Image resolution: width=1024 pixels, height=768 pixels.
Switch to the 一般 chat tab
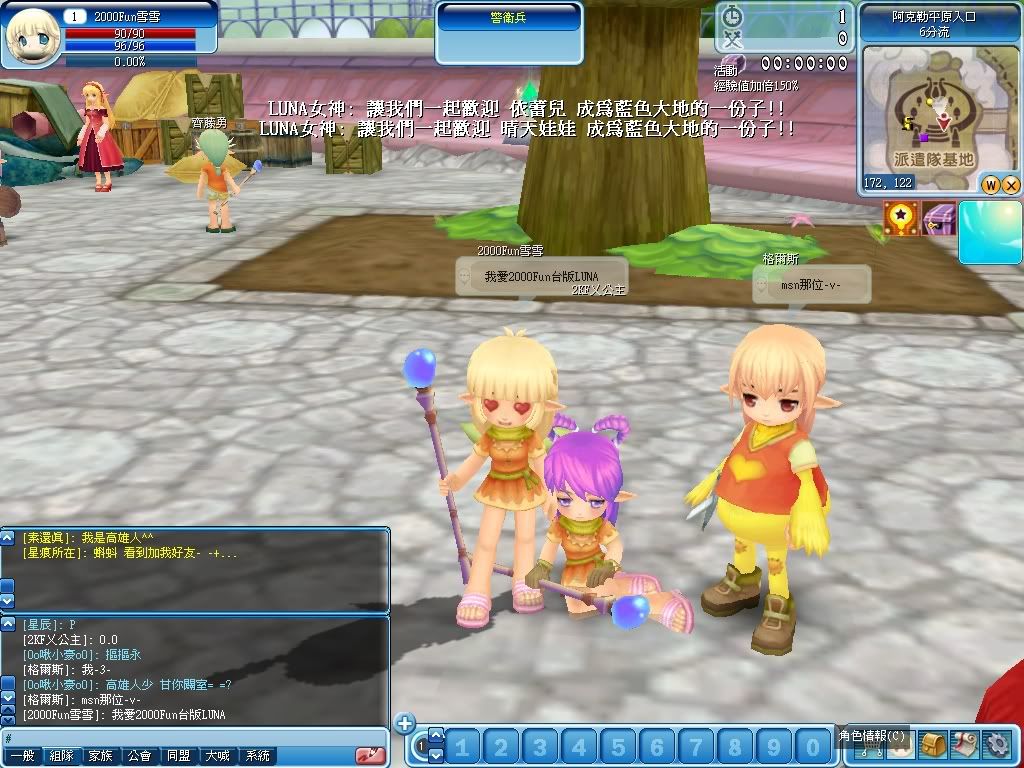point(23,757)
